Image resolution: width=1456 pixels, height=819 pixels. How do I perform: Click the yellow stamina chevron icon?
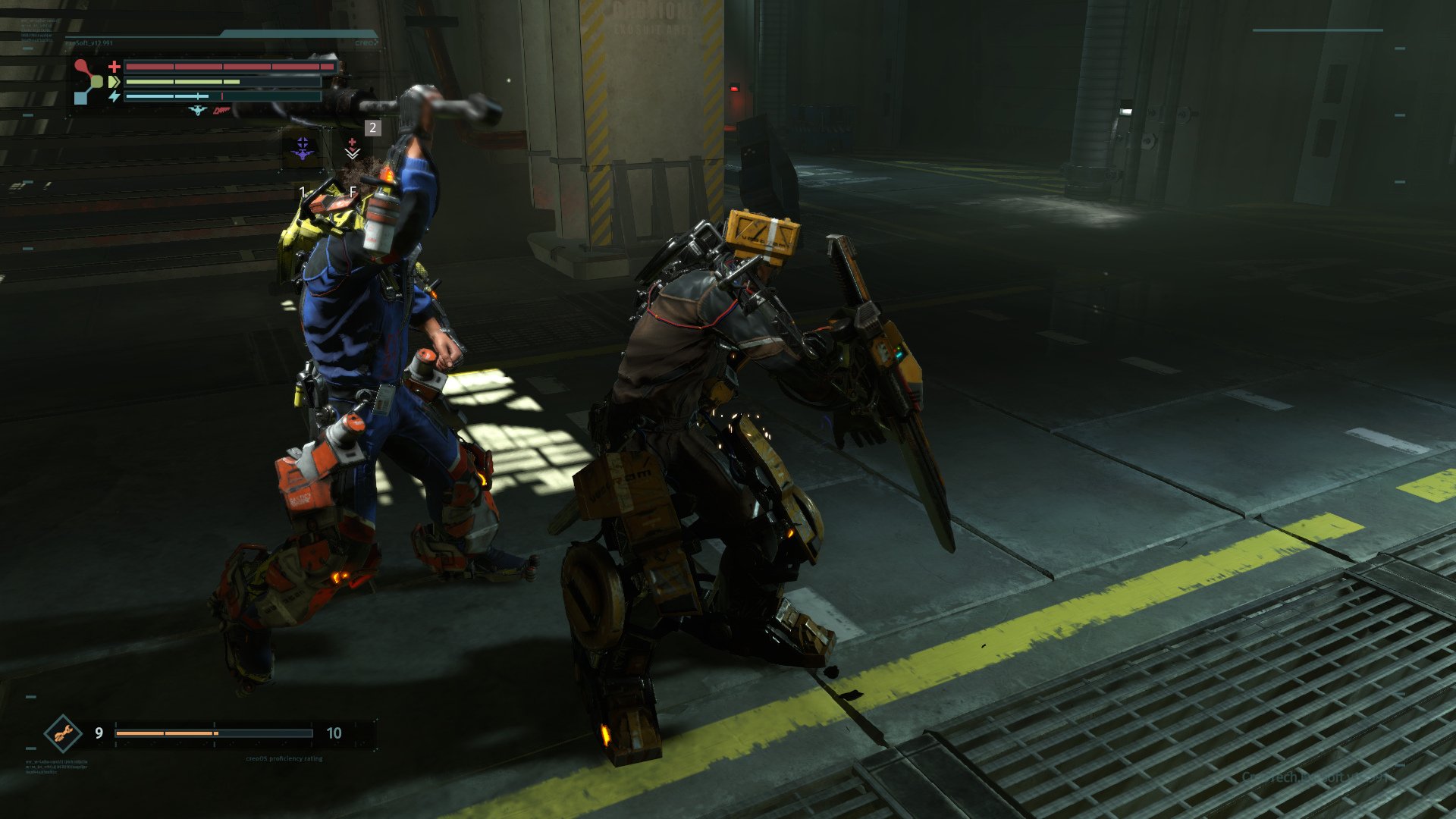[x=115, y=82]
